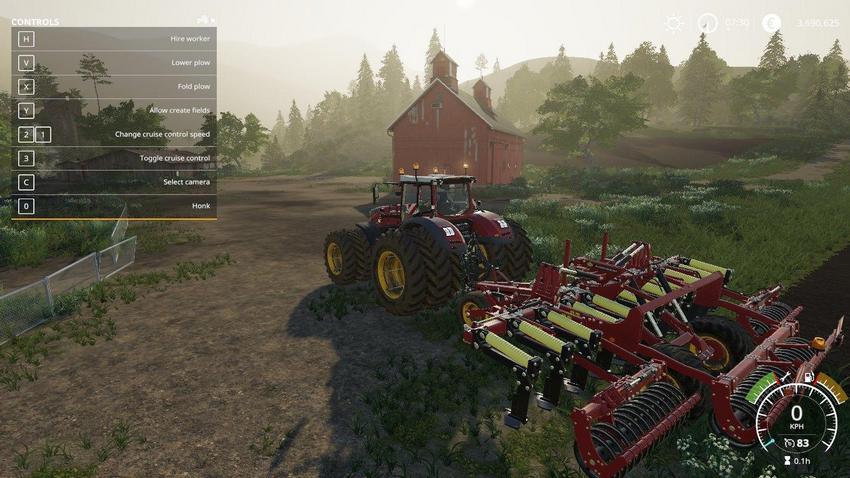The height and width of the screenshot is (478, 850).
Task: Click the sun weather icon
Action: tap(674, 22)
